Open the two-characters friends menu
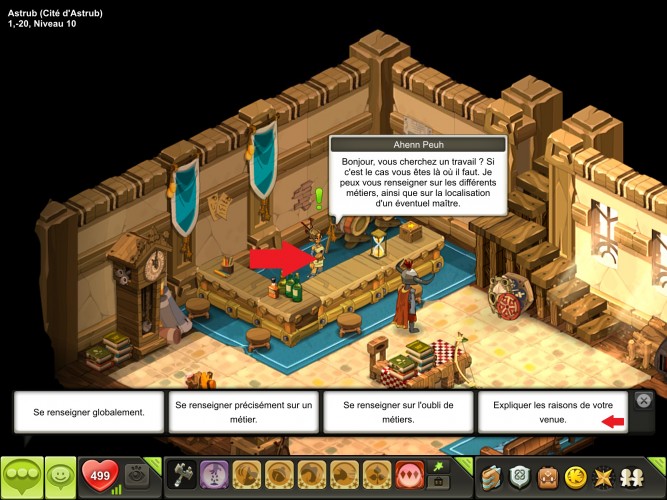The width and height of the screenshot is (667, 500). [x=632, y=476]
